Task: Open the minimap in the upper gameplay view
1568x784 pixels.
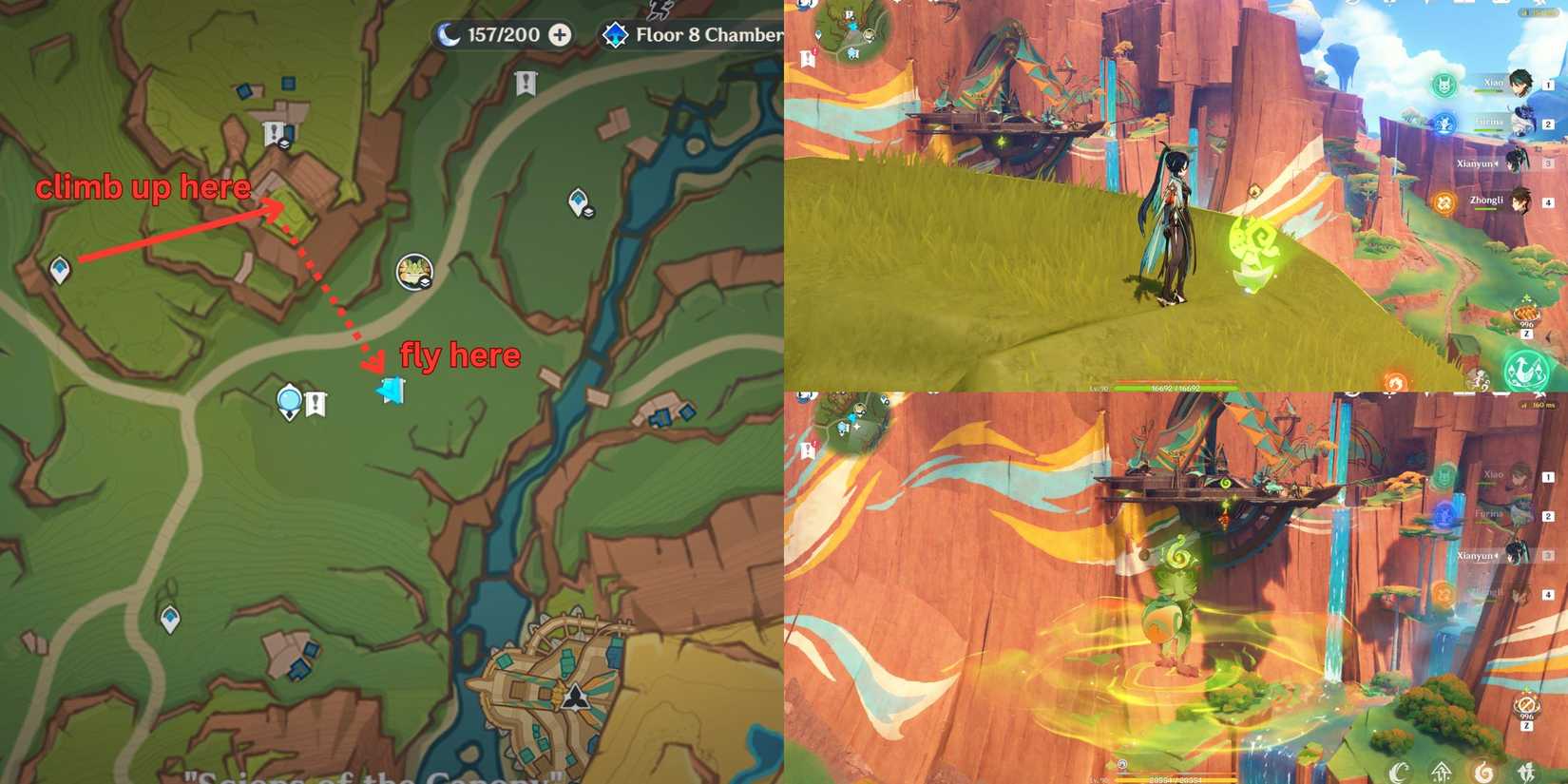Action: click(x=851, y=29)
